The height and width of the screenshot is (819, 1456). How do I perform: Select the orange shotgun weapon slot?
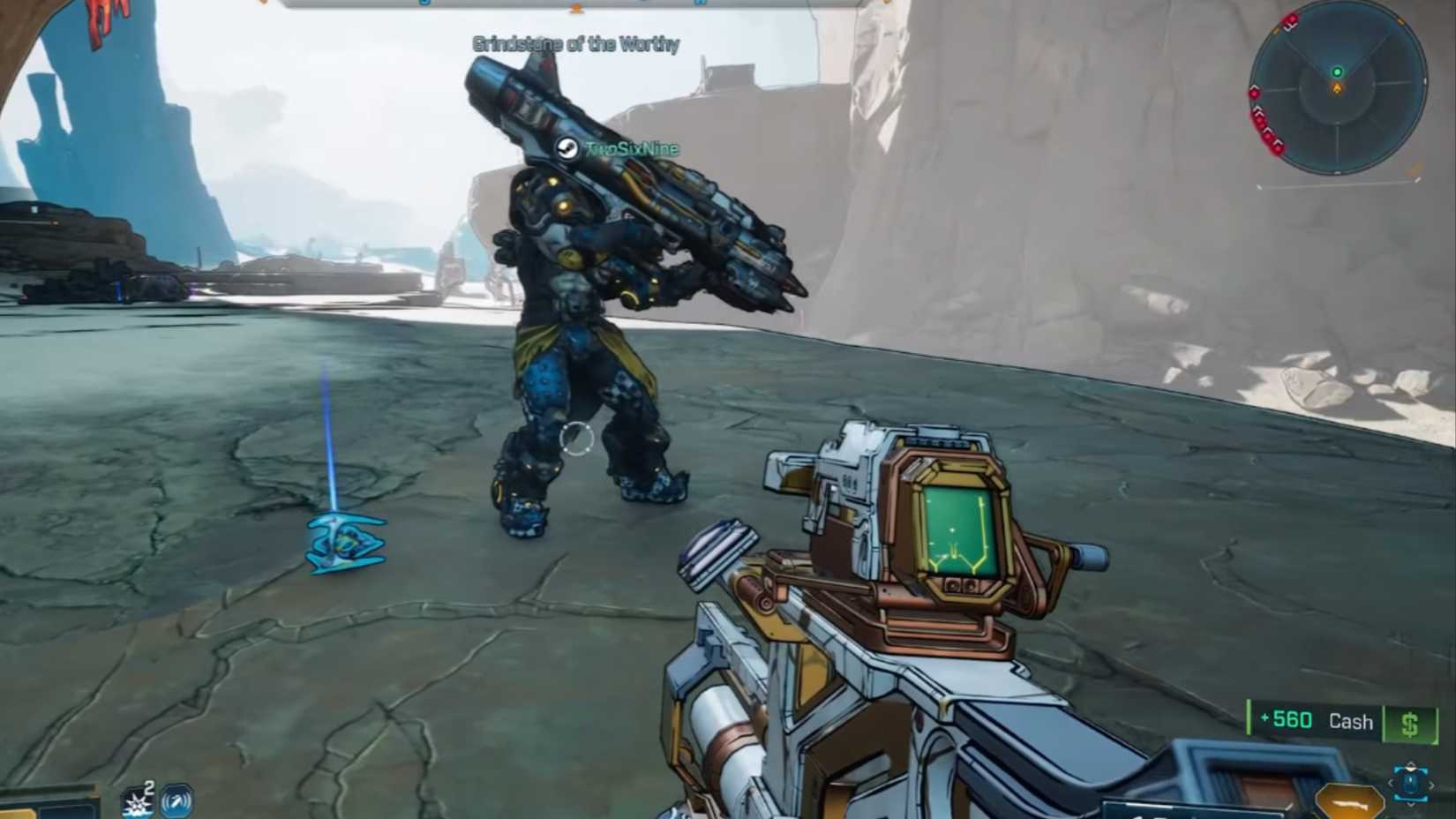click(x=1347, y=801)
